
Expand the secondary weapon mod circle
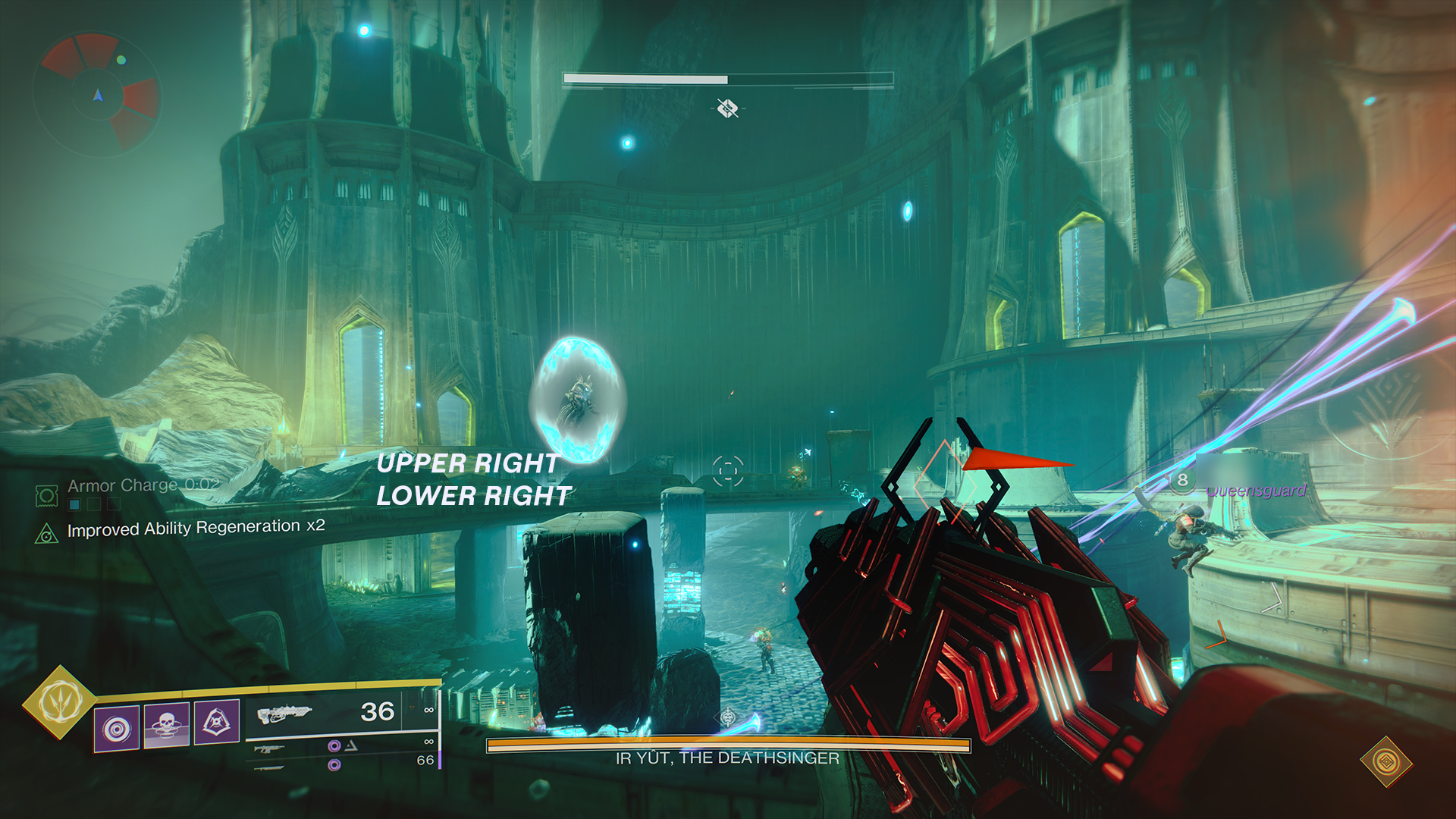pos(334,748)
